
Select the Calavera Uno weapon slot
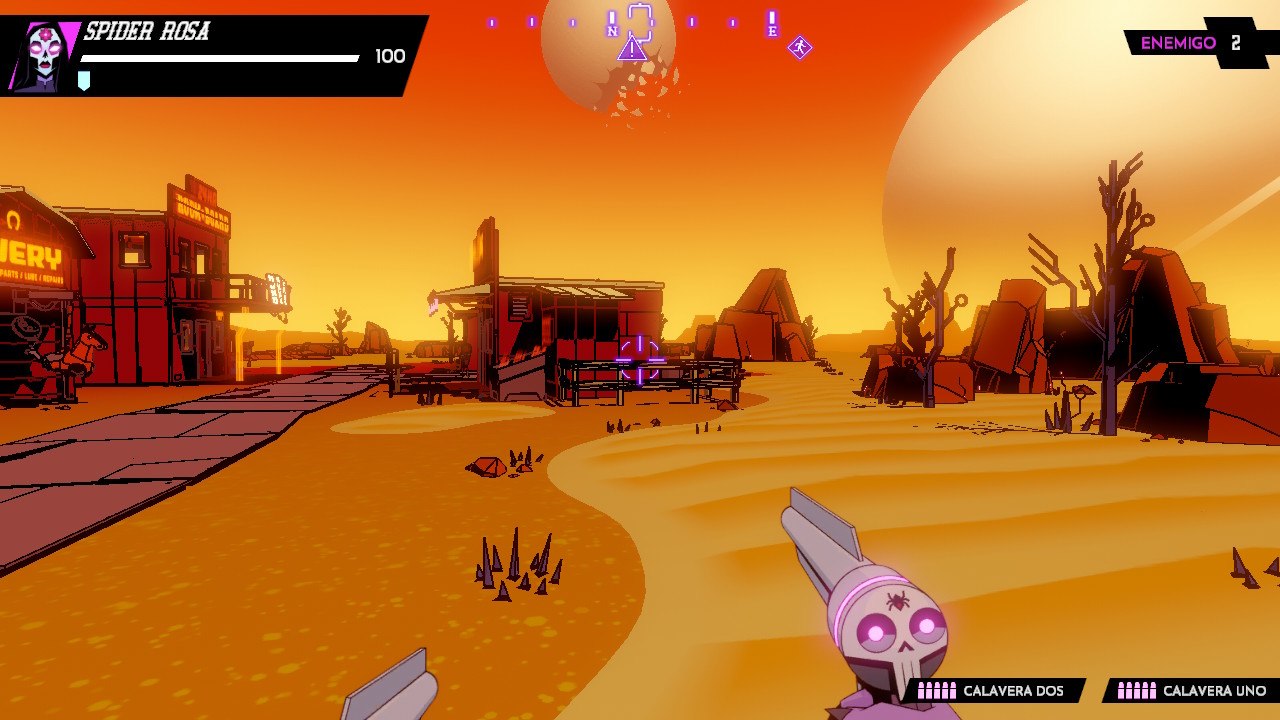click(x=1193, y=691)
